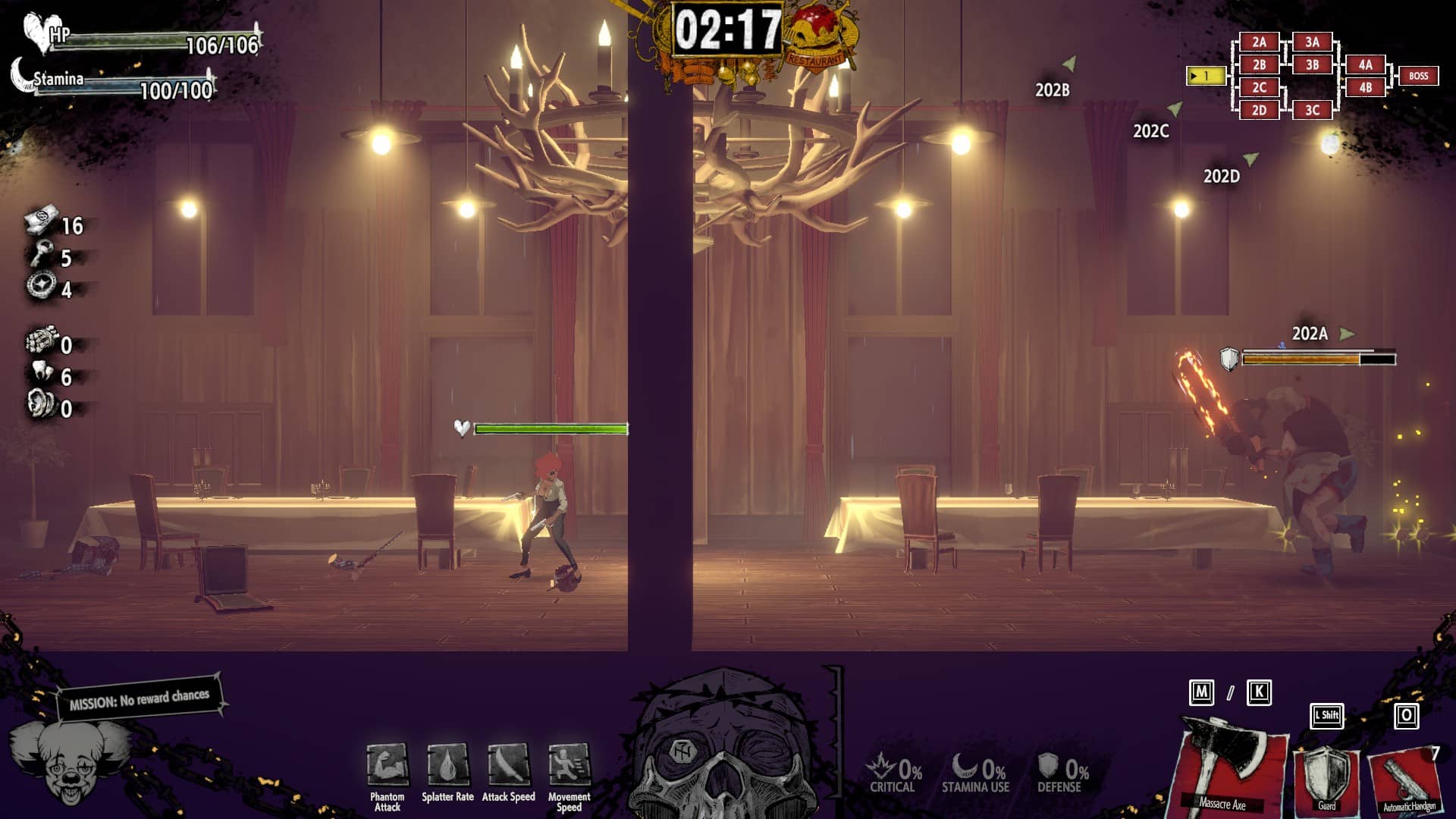
Task: Pick room 2D on the stage map
Action: pos(1259,111)
